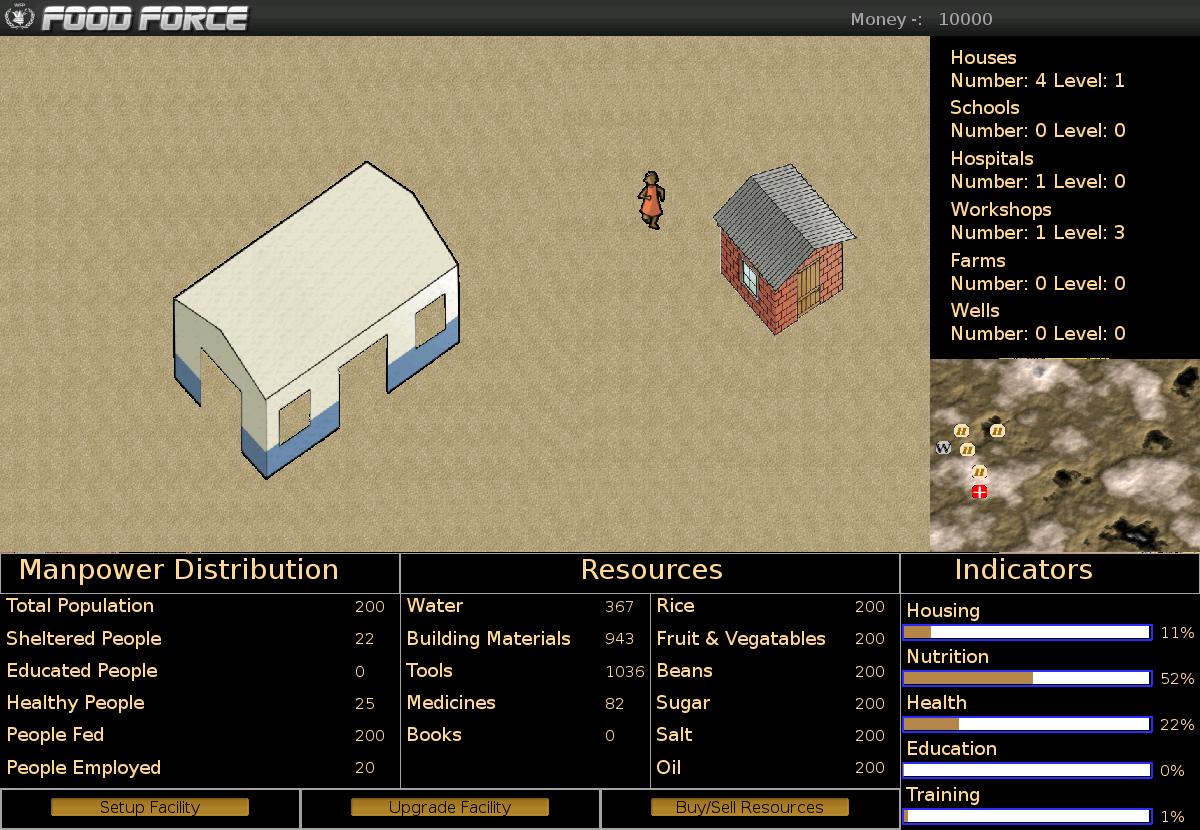Viewport: 1200px width, 830px height.
Task: Select the workshop W marker on minimap
Action: tap(943, 448)
